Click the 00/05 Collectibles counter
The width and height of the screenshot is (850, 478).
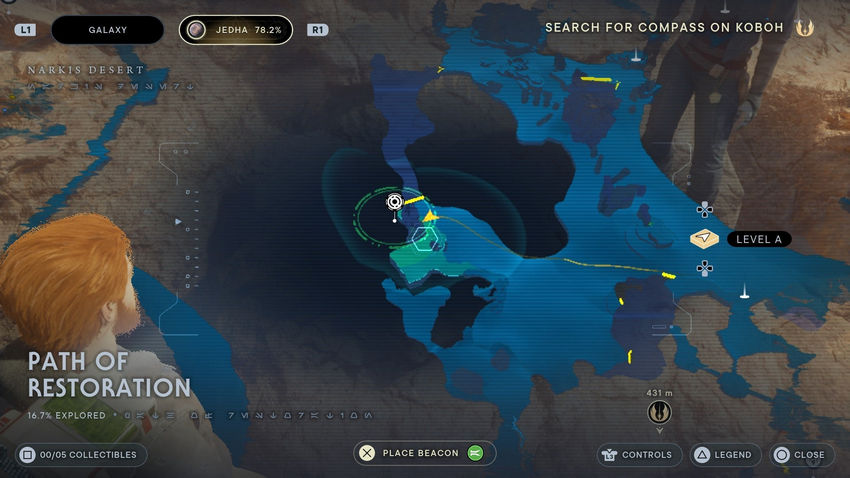coord(81,455)
